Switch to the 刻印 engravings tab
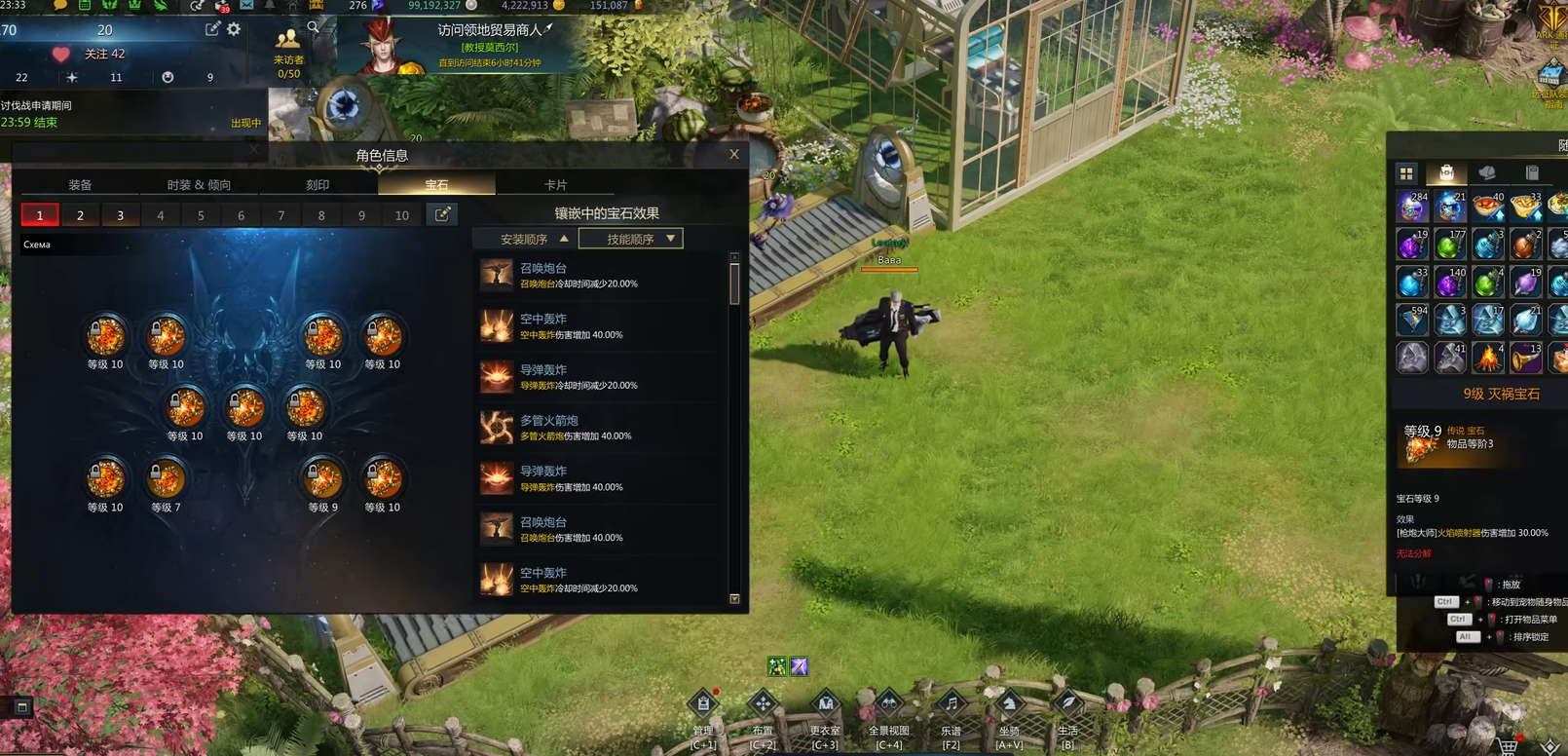This screenshot has height=756, width=1568. coord(317,184)
